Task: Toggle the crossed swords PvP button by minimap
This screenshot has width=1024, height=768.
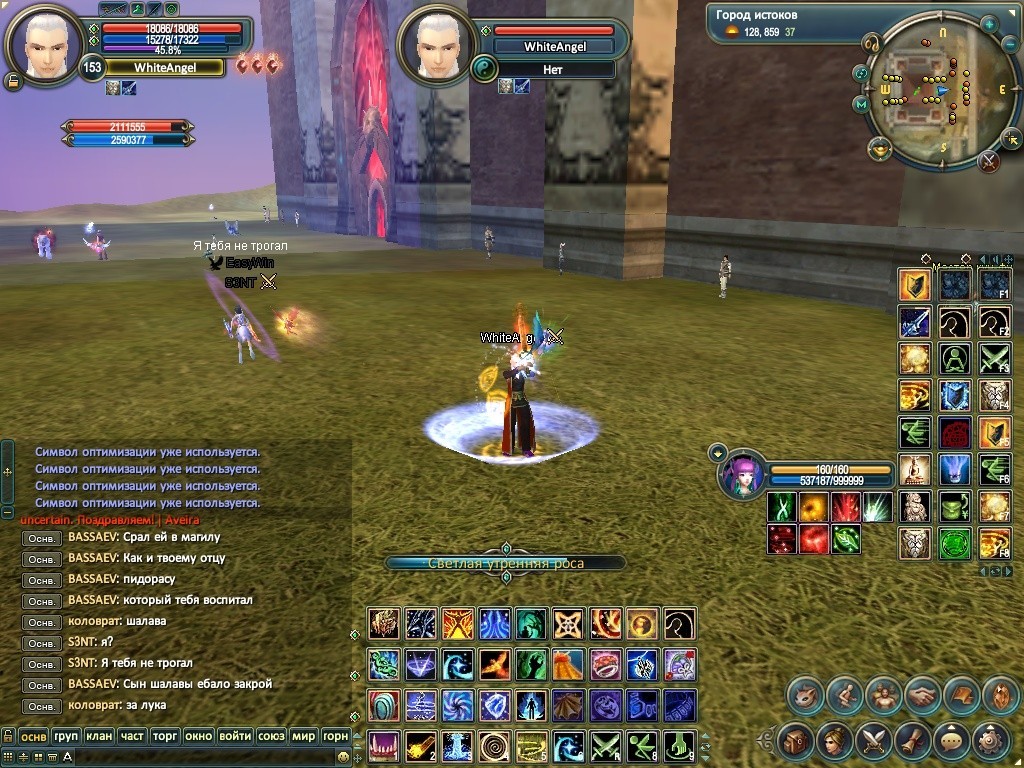Action: [x=989, y=160]
